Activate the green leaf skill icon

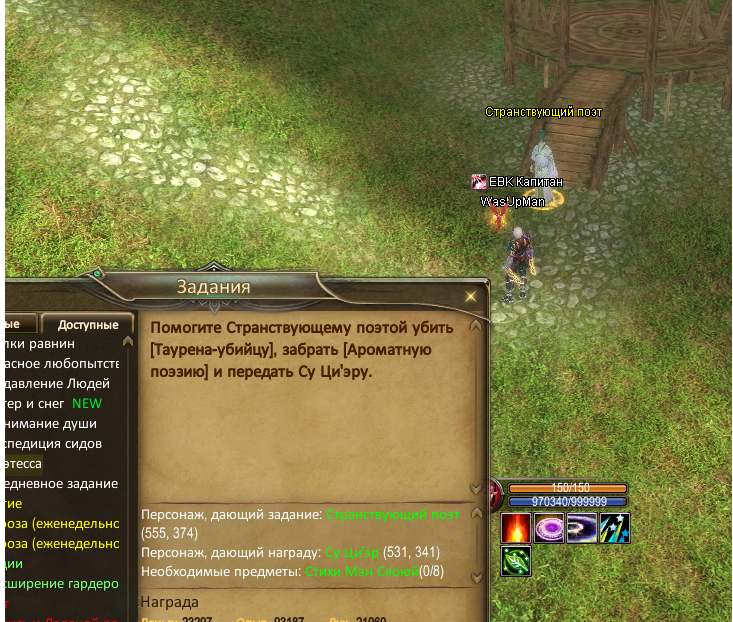point(516,561)
